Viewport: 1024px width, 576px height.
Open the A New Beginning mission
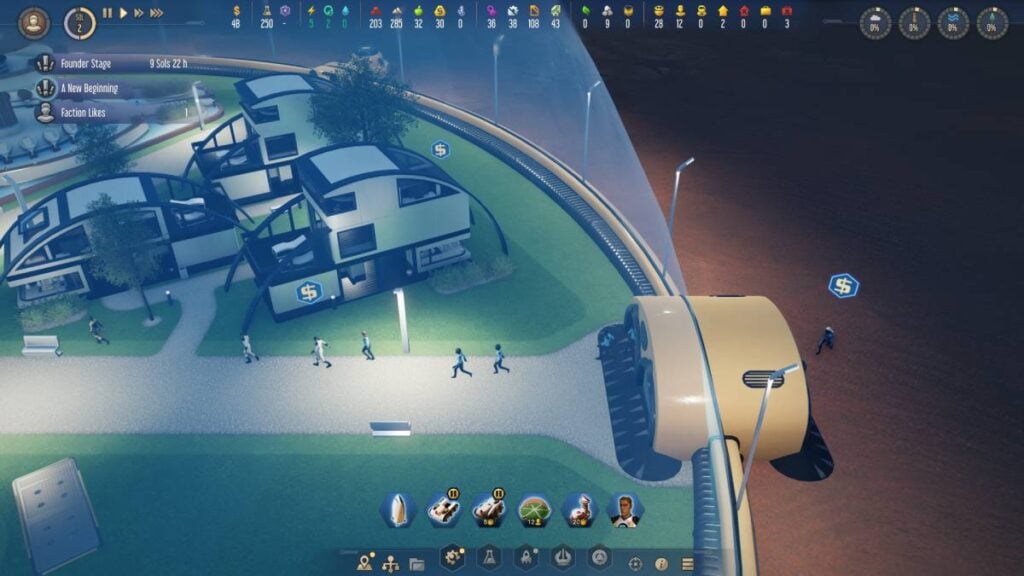point(89,88)
